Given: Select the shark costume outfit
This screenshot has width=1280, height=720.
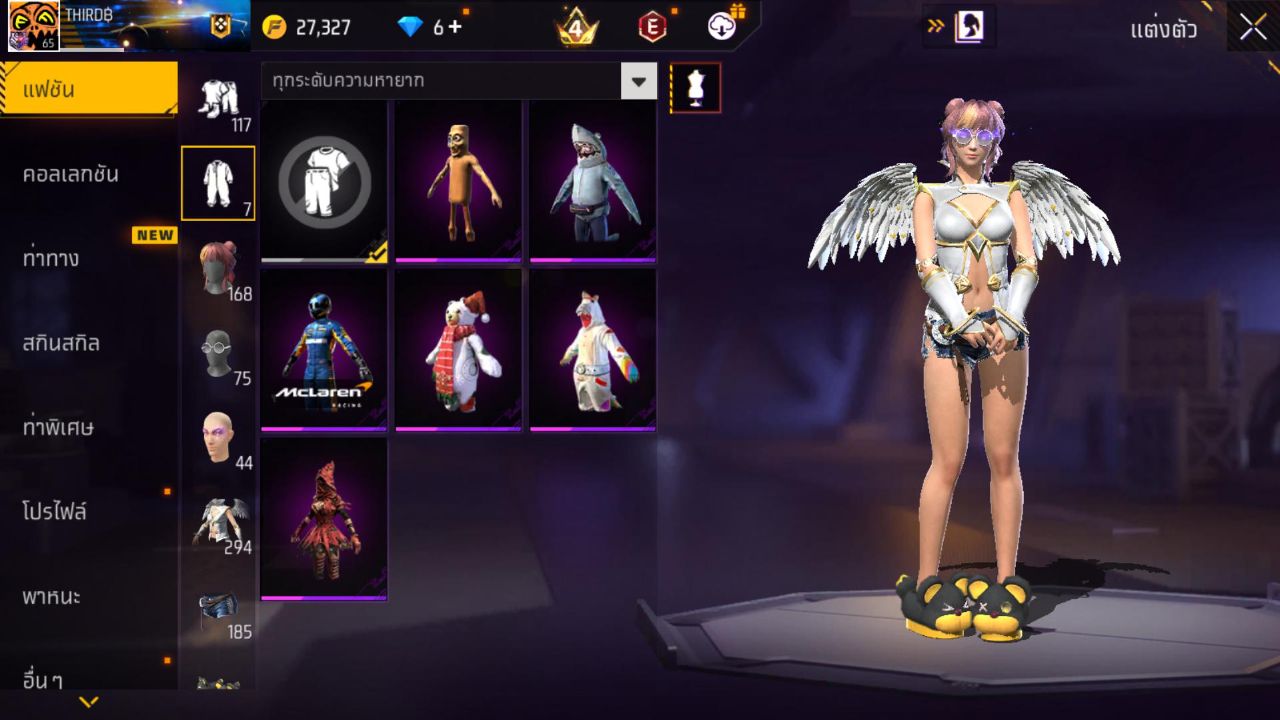Looking at the screenshot, I should (592, 181).
